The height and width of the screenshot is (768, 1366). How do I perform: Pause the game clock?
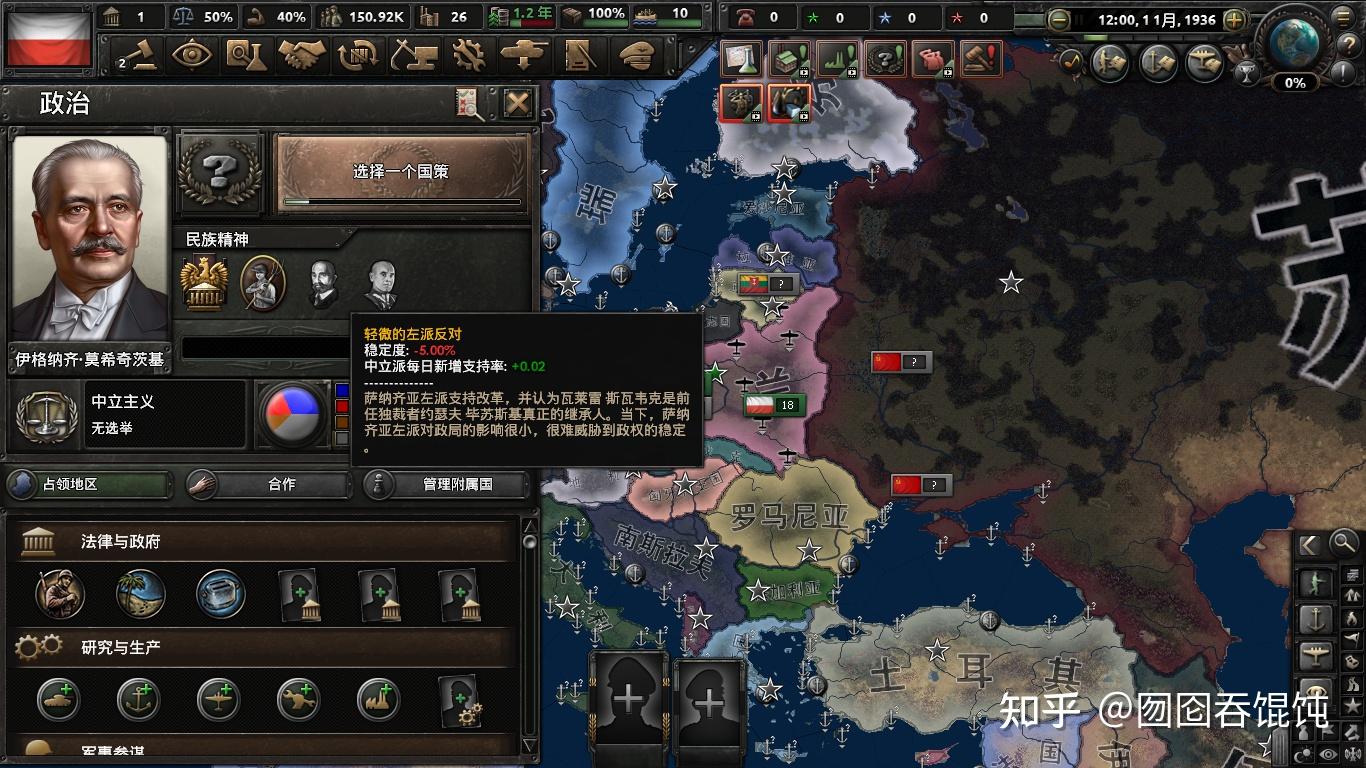[x=1079, y=20]
